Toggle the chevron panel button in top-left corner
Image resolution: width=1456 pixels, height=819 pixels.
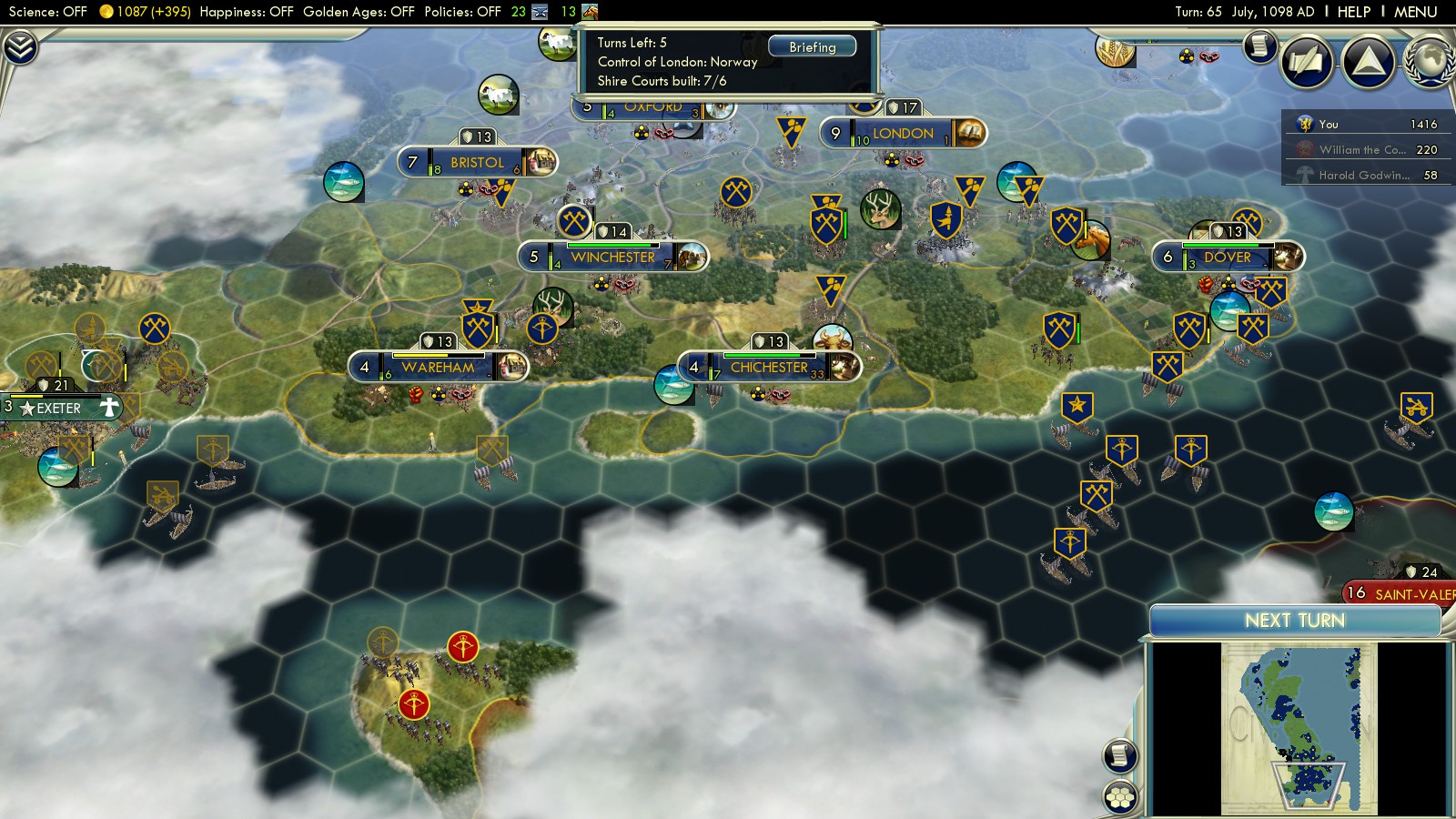20,47
